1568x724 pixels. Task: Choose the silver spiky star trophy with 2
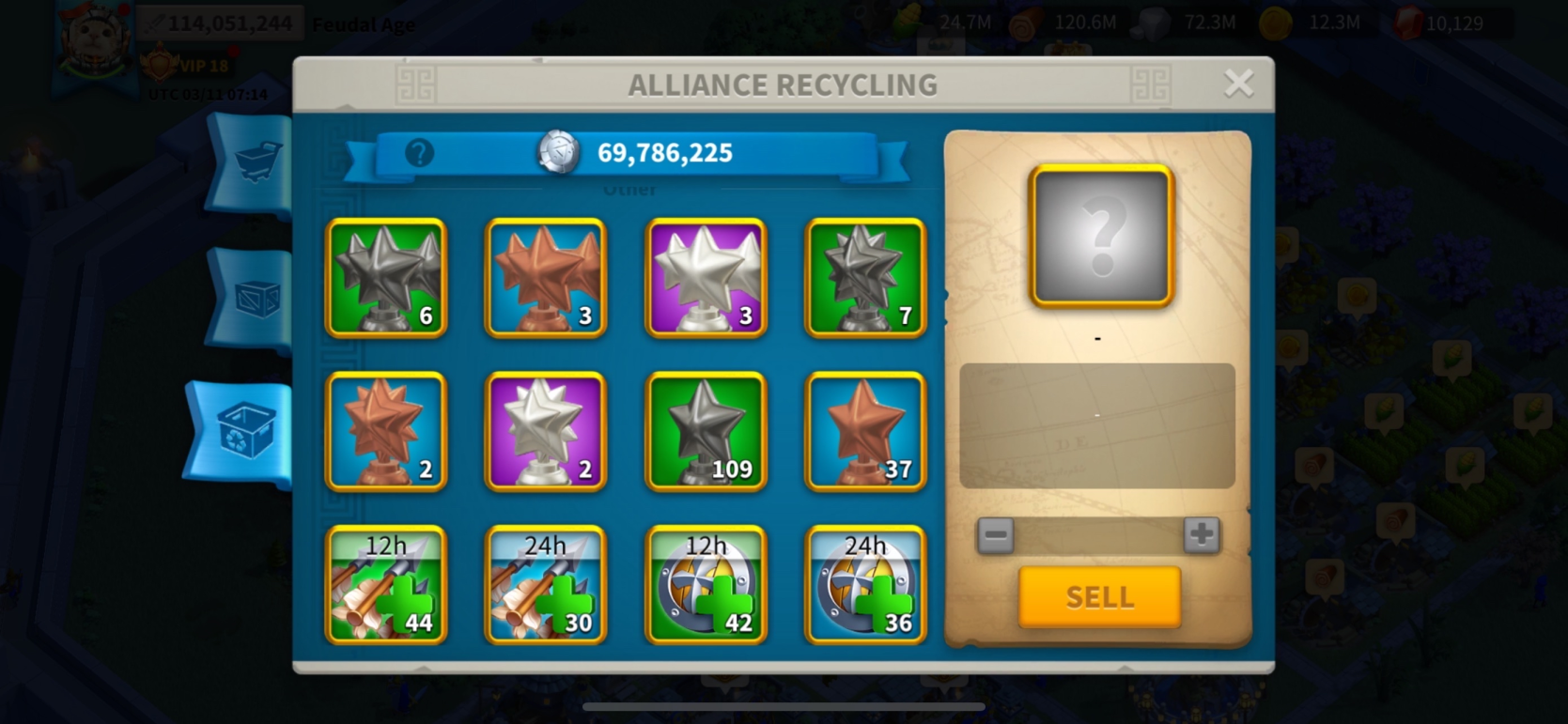click(x=546, y=431)
